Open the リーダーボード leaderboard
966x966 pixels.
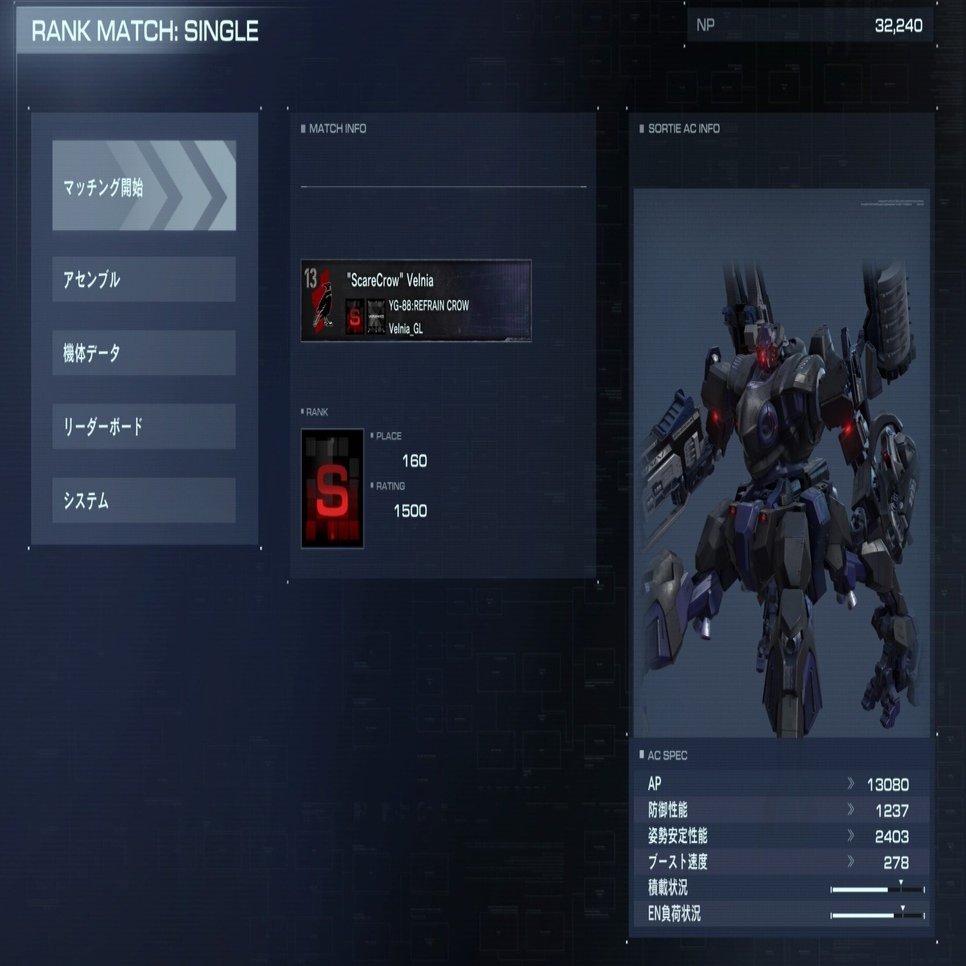pyautogui.click(x=144, y=427)
